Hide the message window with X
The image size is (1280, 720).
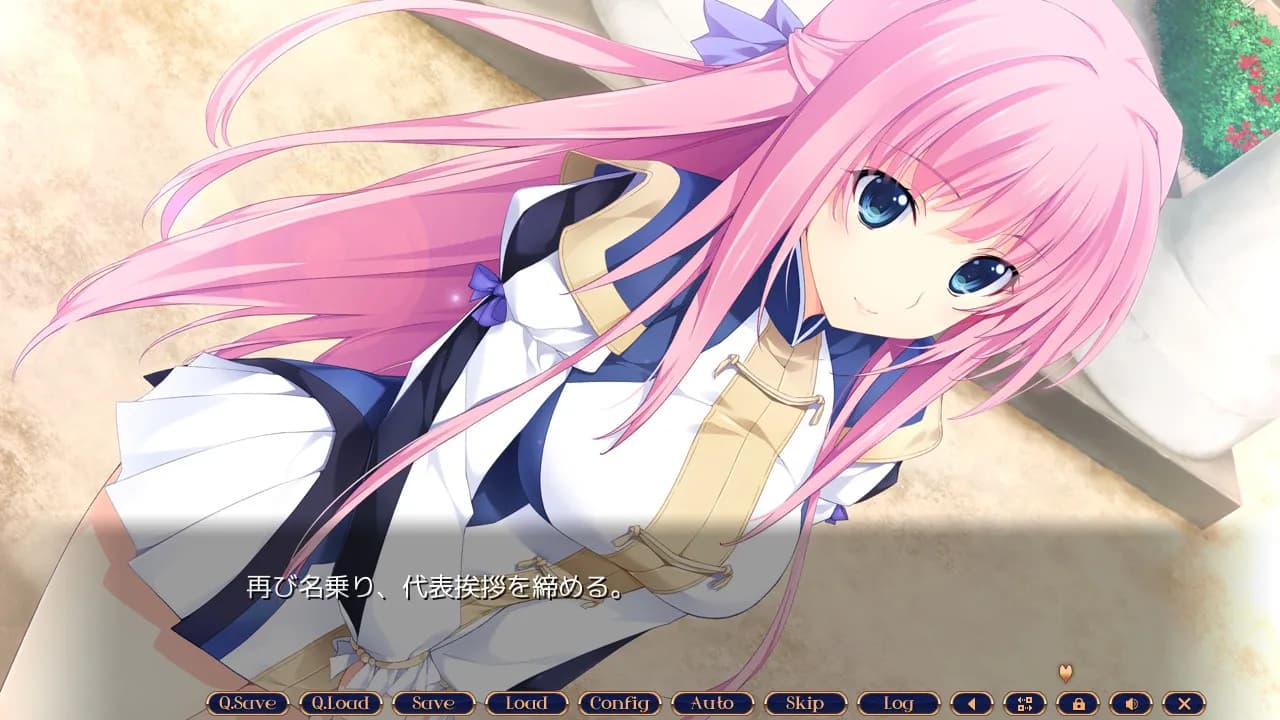pos(1184,703)
